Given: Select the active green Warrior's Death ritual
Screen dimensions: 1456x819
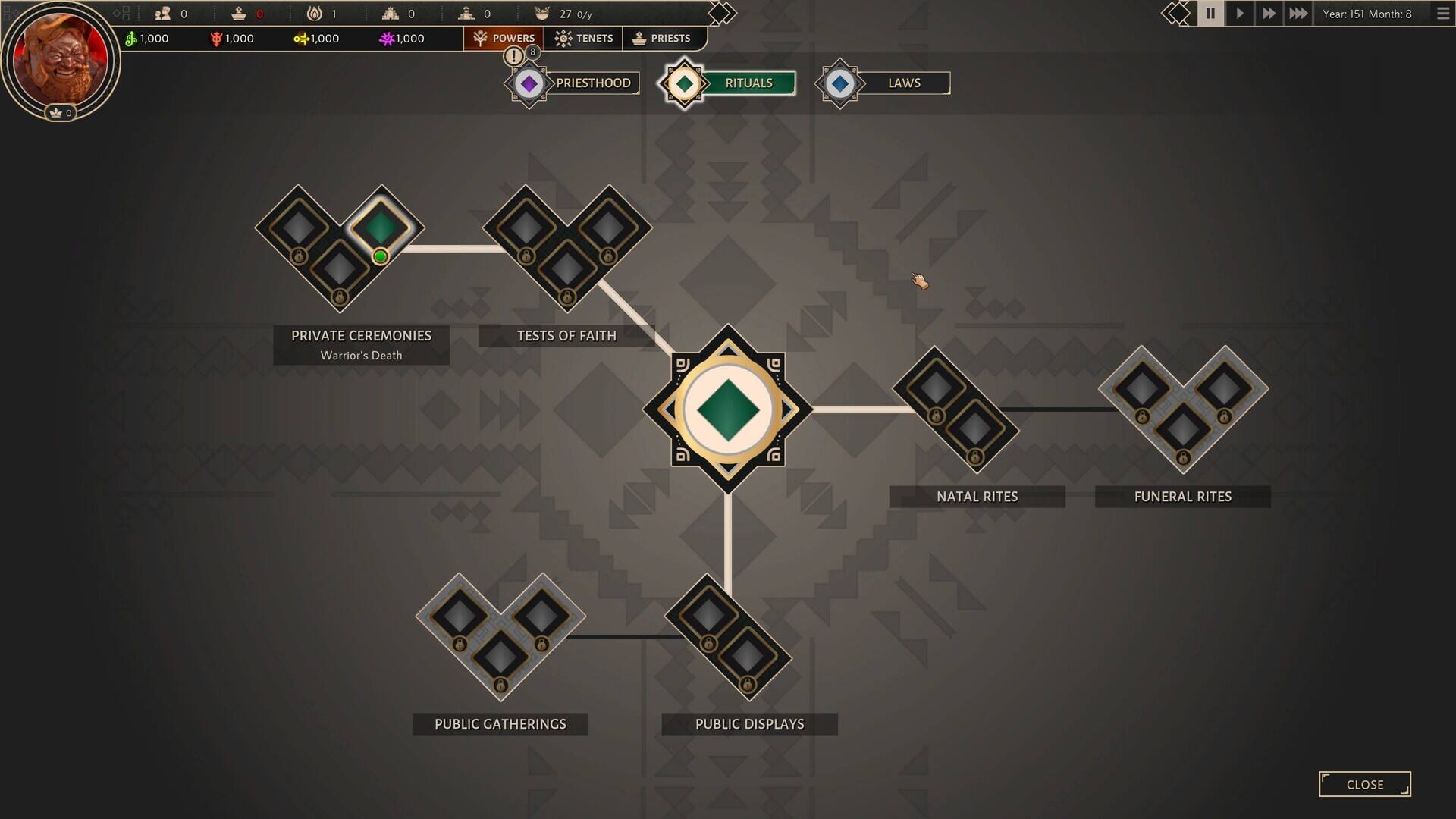Looking at the screenshot, I should point(380,227).
